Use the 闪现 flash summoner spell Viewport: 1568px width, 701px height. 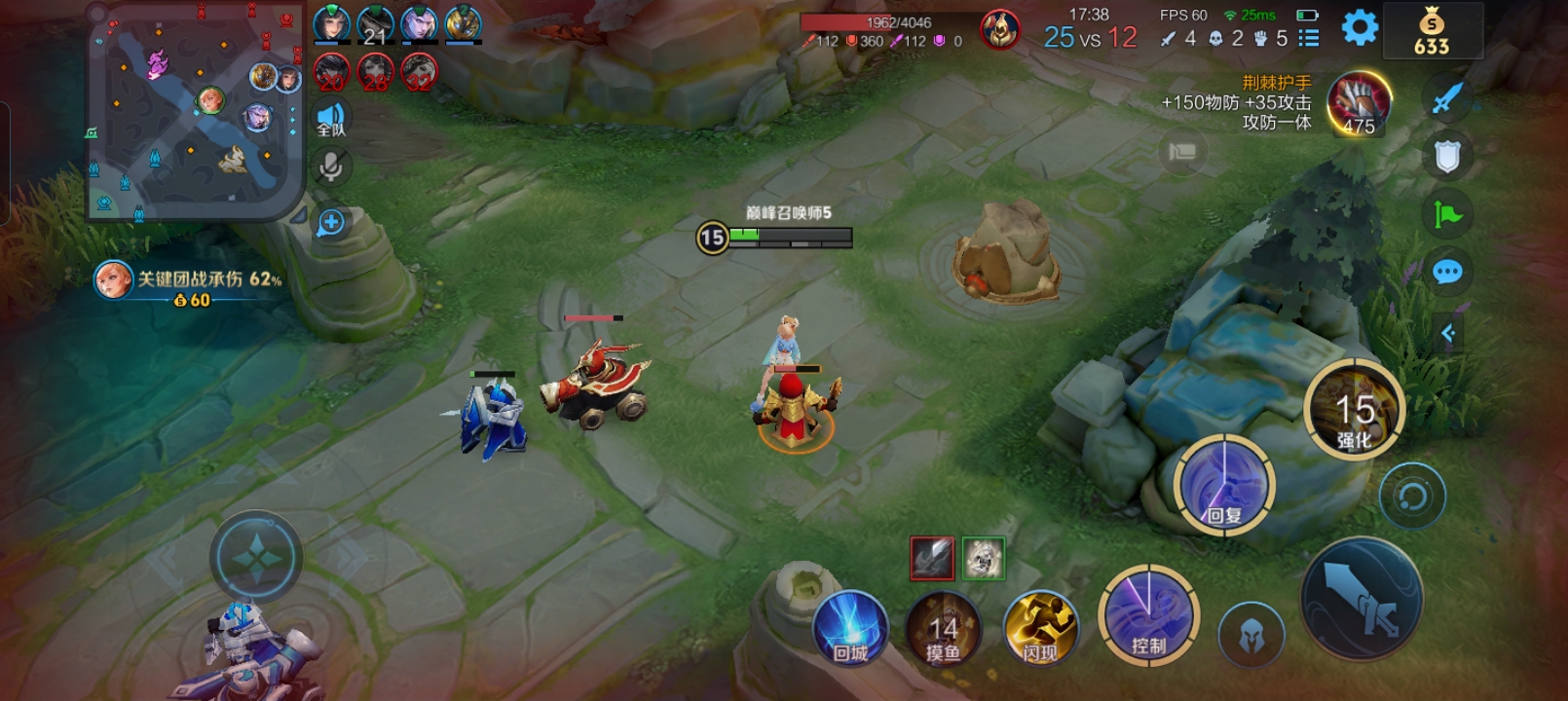pos(1040,628)
